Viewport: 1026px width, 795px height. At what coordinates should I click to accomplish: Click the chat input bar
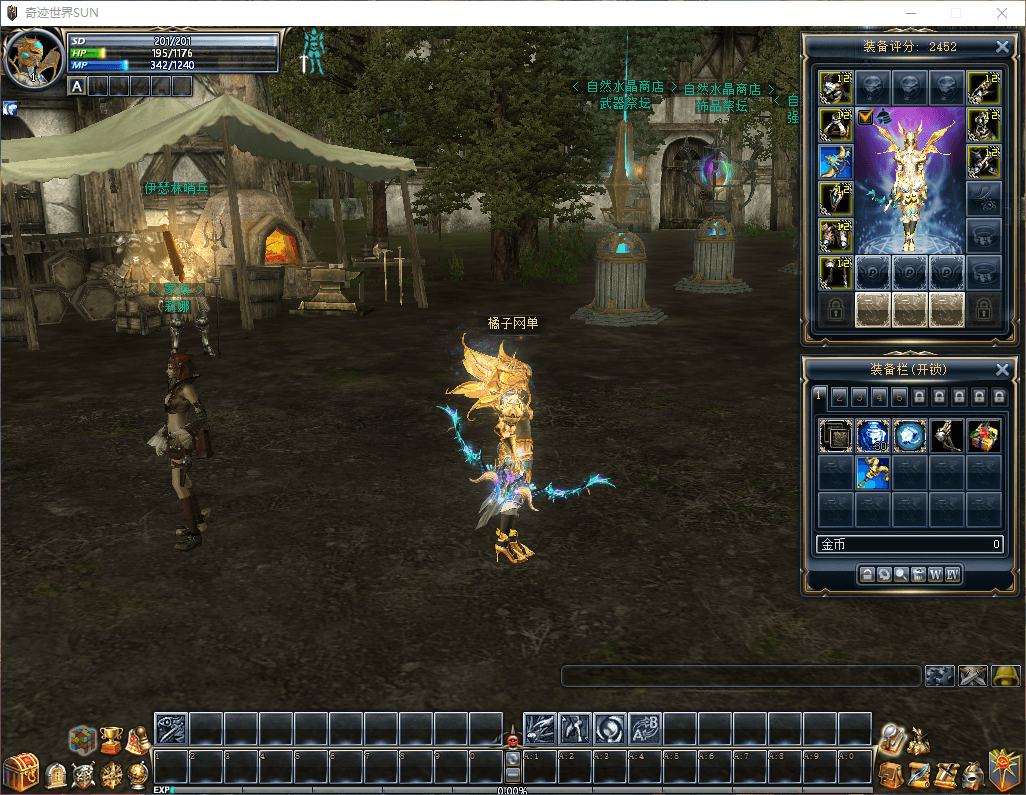click(740, 677)
